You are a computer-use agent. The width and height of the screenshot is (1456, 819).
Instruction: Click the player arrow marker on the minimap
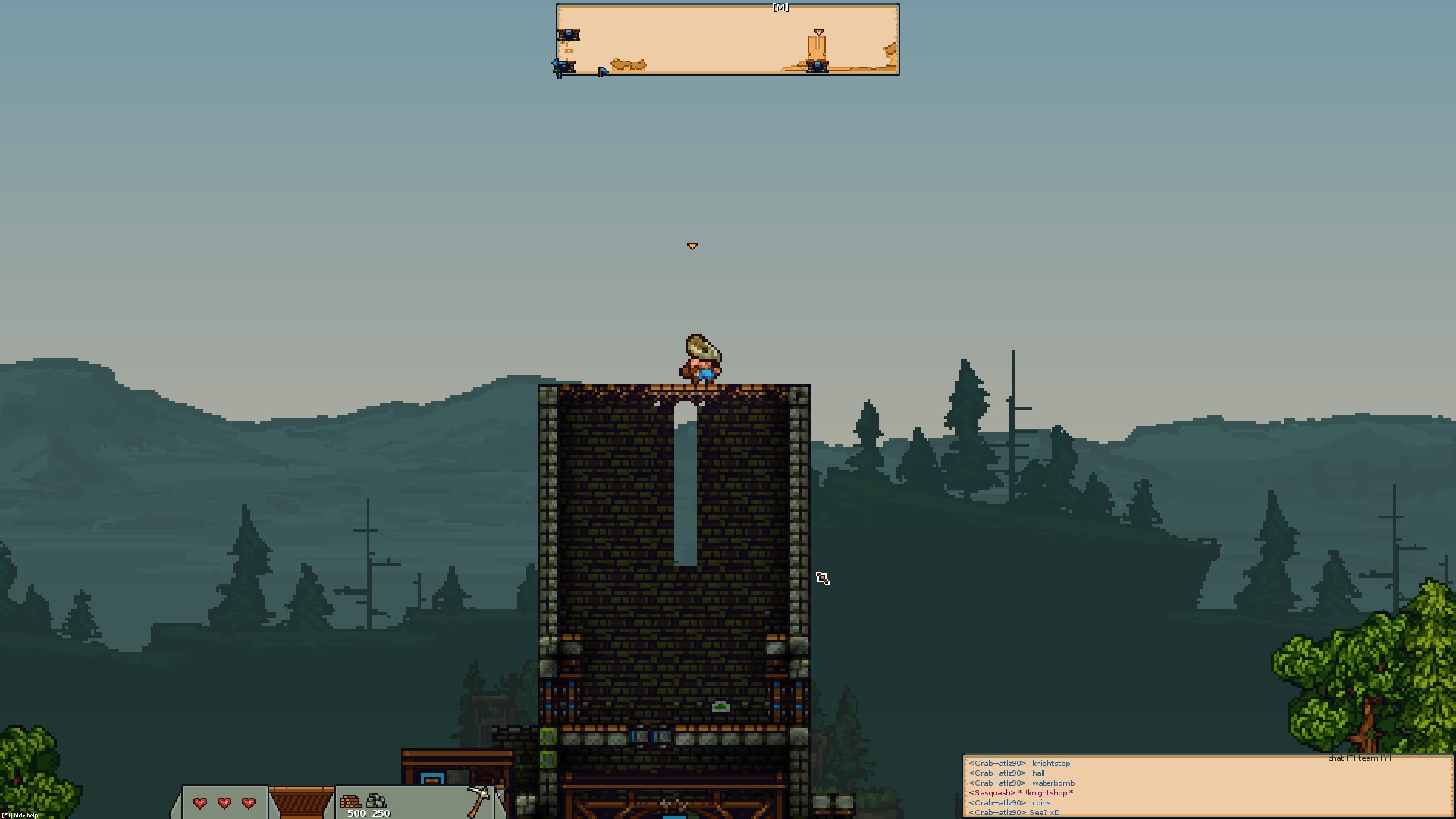click(x=818, y=32)
